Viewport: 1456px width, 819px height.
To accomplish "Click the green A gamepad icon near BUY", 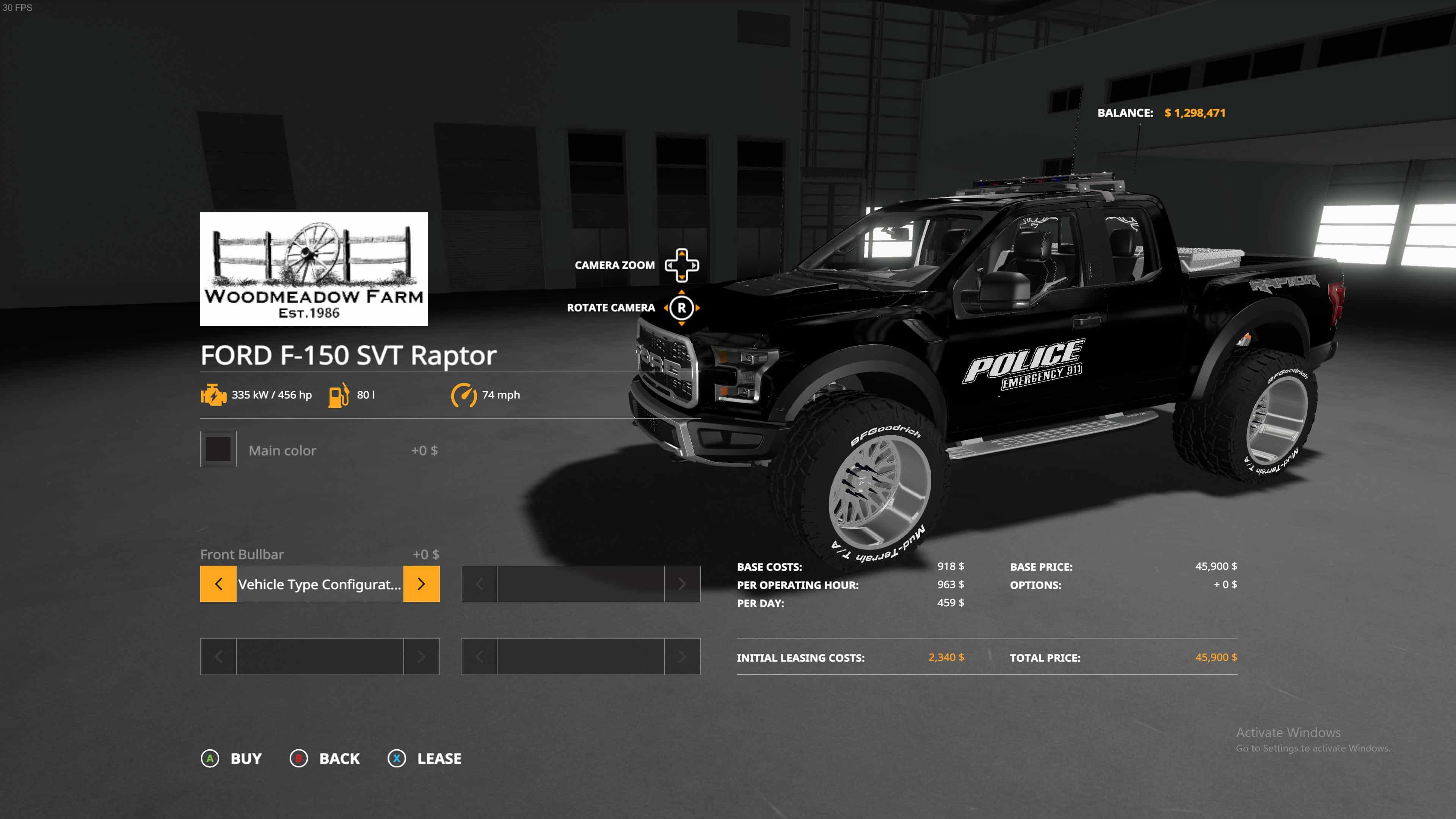I will point(211,758).
